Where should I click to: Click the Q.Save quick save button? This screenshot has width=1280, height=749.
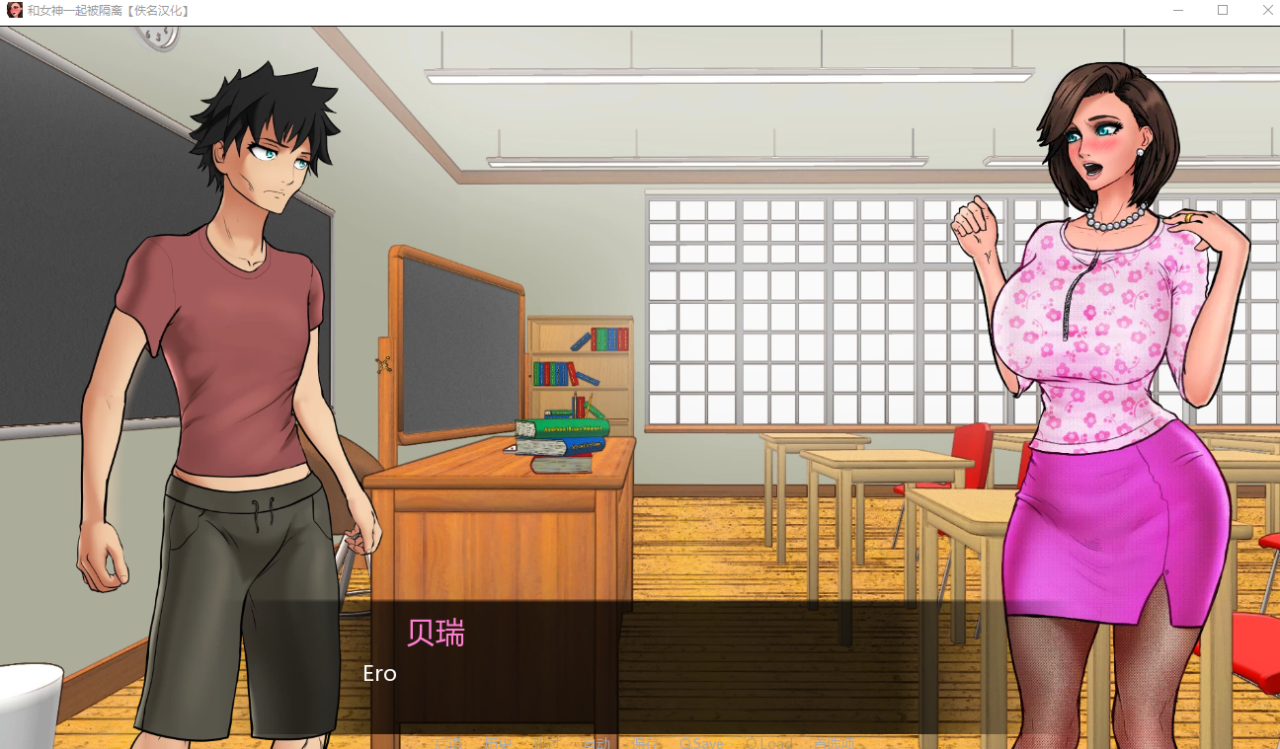[701, 743]
